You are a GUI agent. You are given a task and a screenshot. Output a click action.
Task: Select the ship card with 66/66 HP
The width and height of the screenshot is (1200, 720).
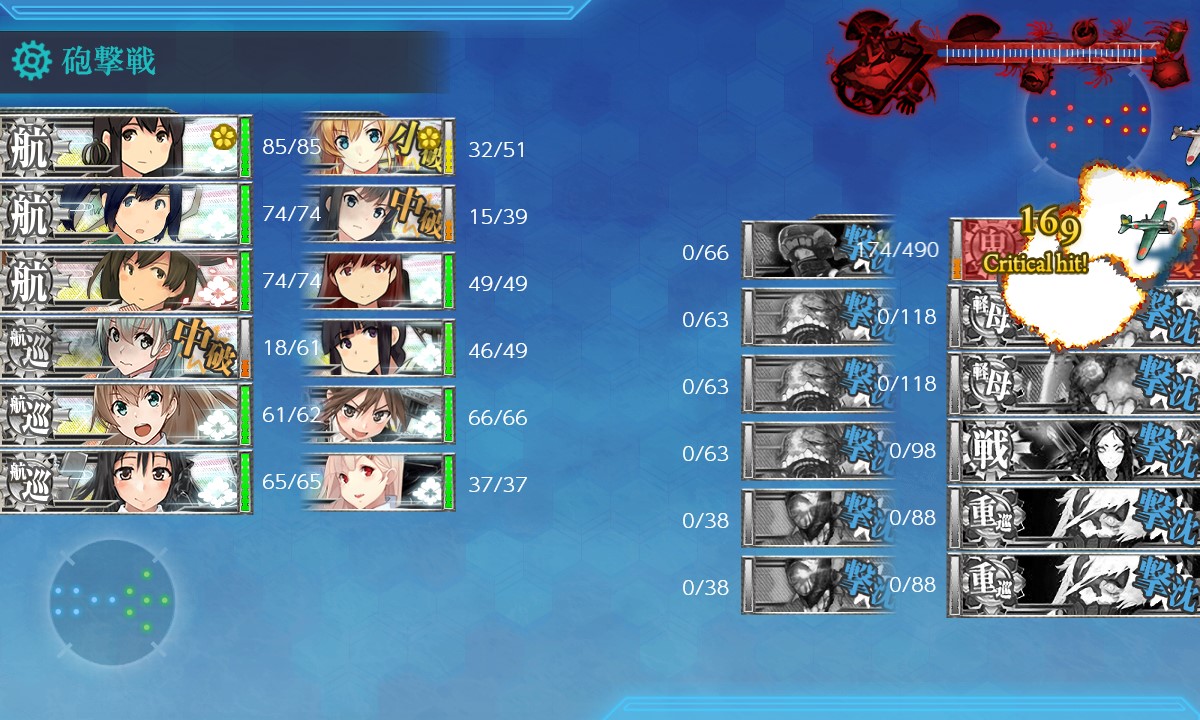pos(378,415)
